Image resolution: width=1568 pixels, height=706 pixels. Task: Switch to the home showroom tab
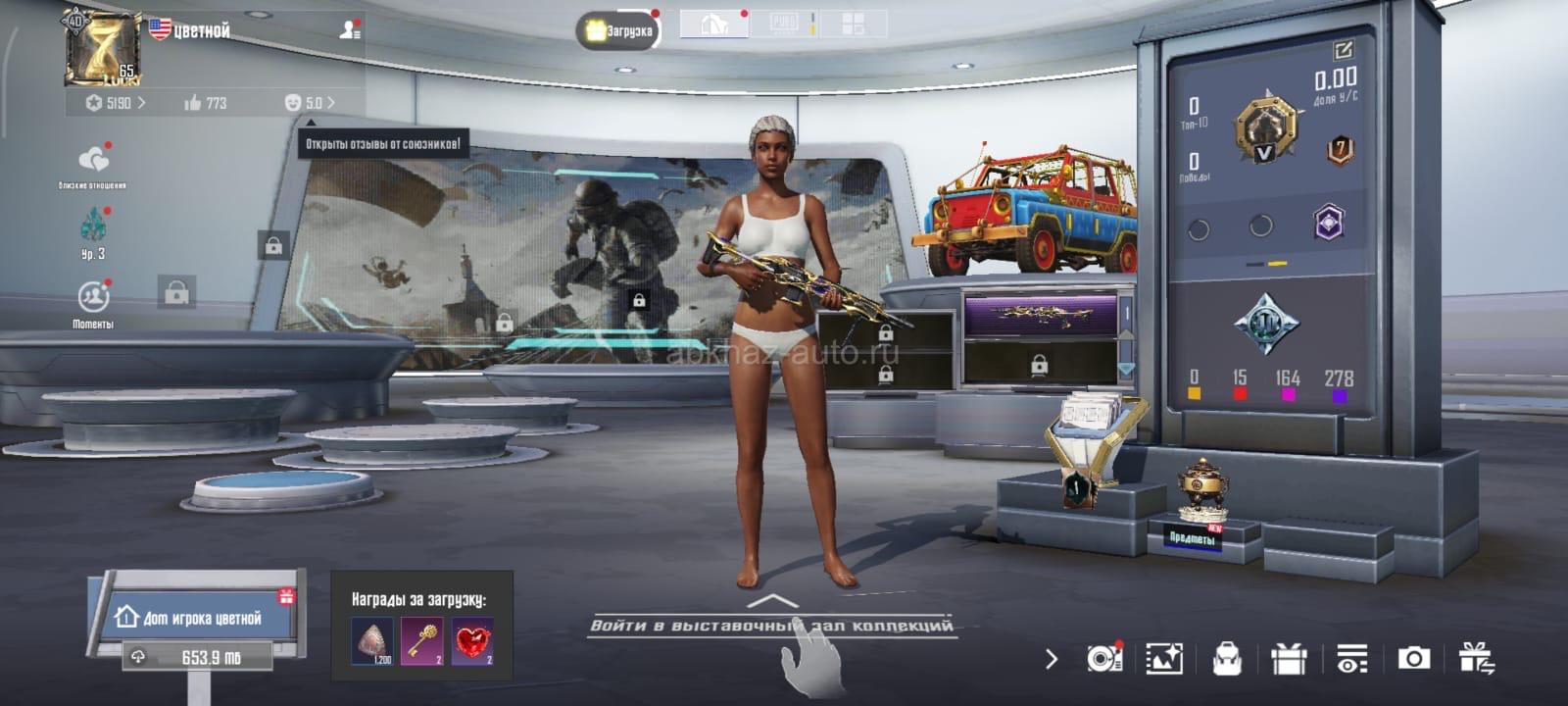tap(713, 25)
